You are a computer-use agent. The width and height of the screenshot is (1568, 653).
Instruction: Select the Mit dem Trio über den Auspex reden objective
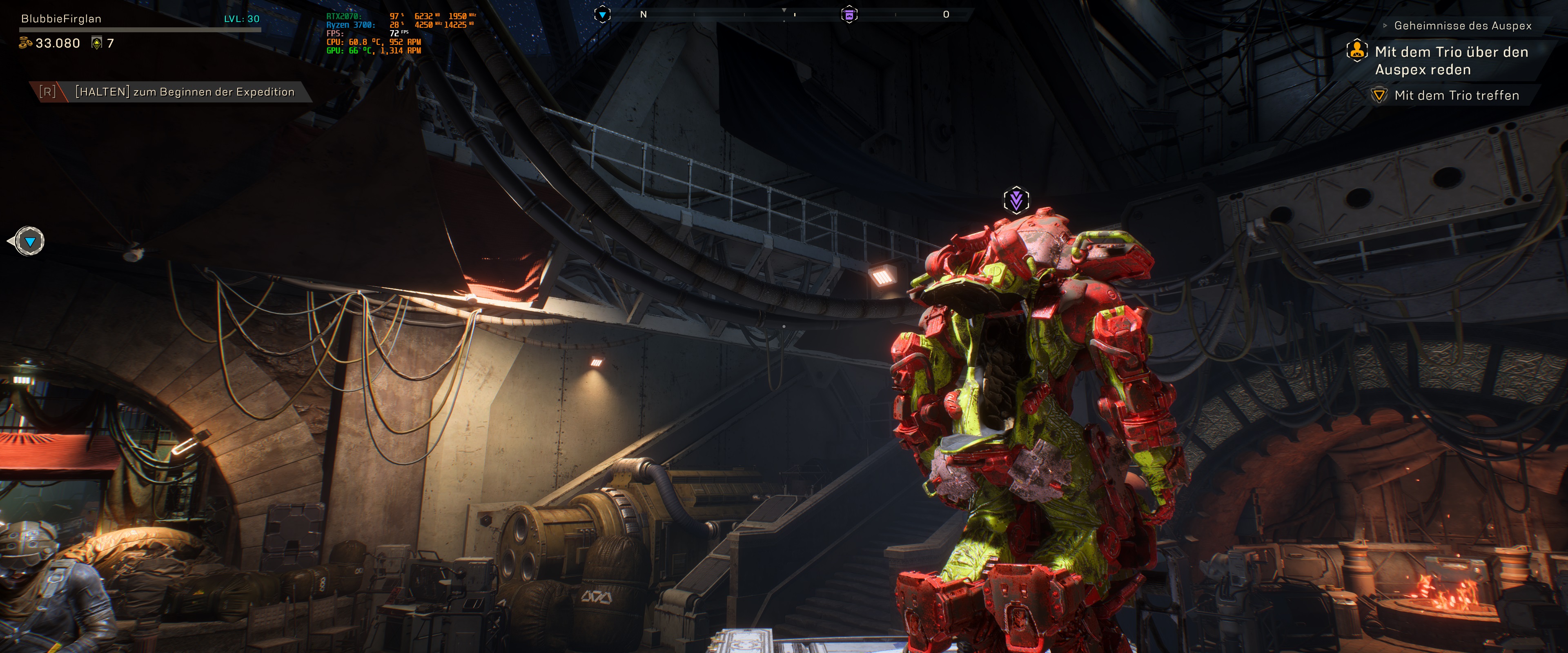(x=1450, y=61)
